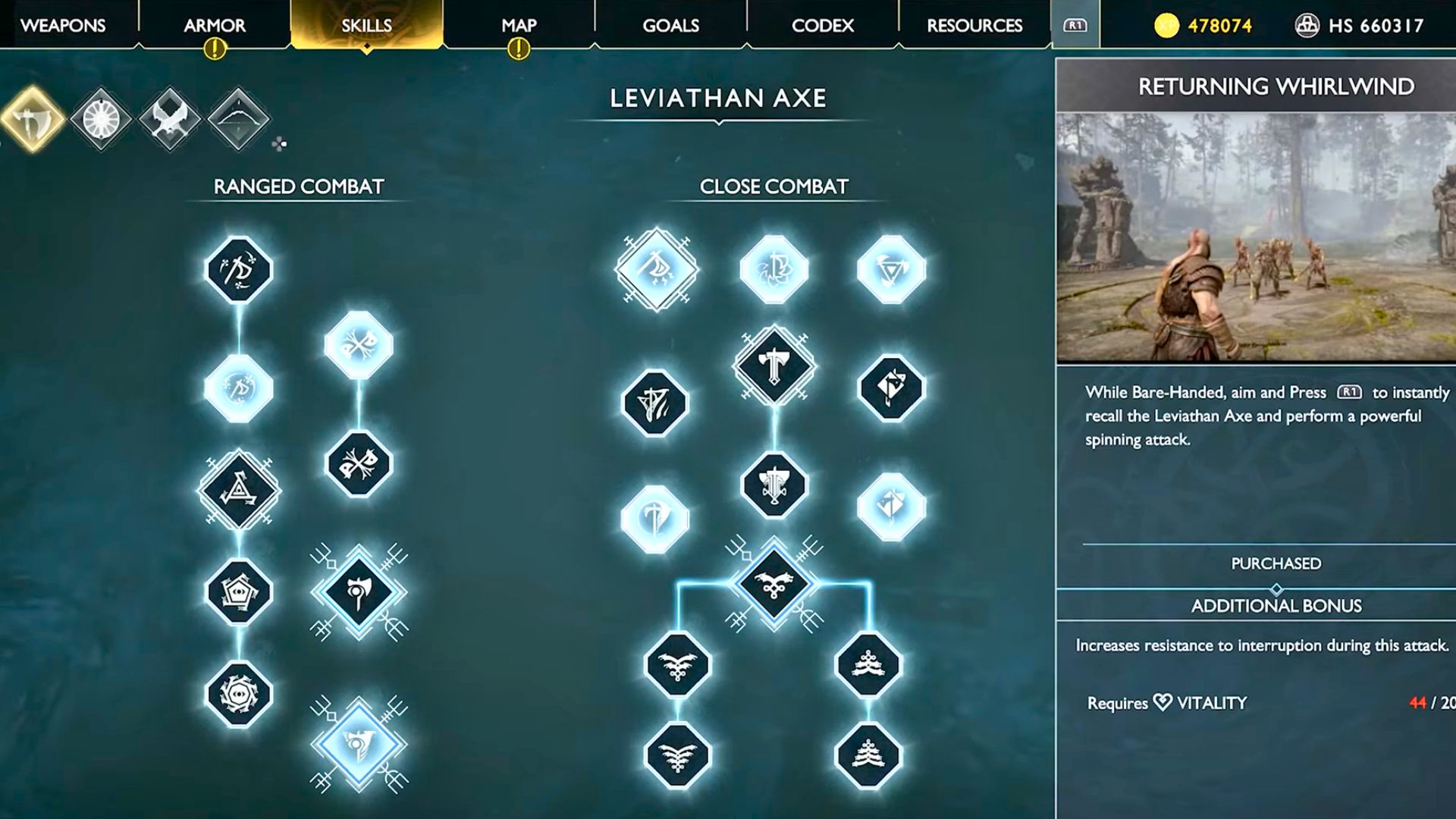Select the Skills tab
This screenshot has width=1456, height=819.
click(x=366, y=25)
